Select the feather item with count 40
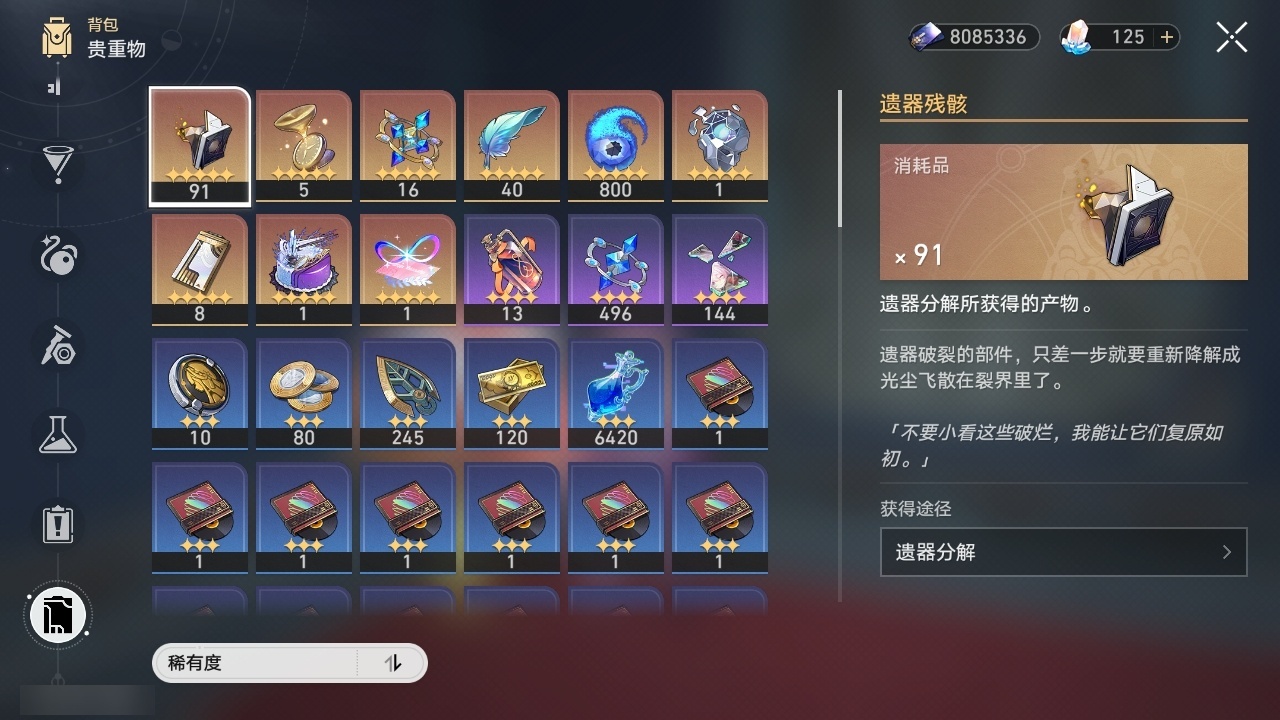This screenshot has width=1280, height=720. (511, 145)
